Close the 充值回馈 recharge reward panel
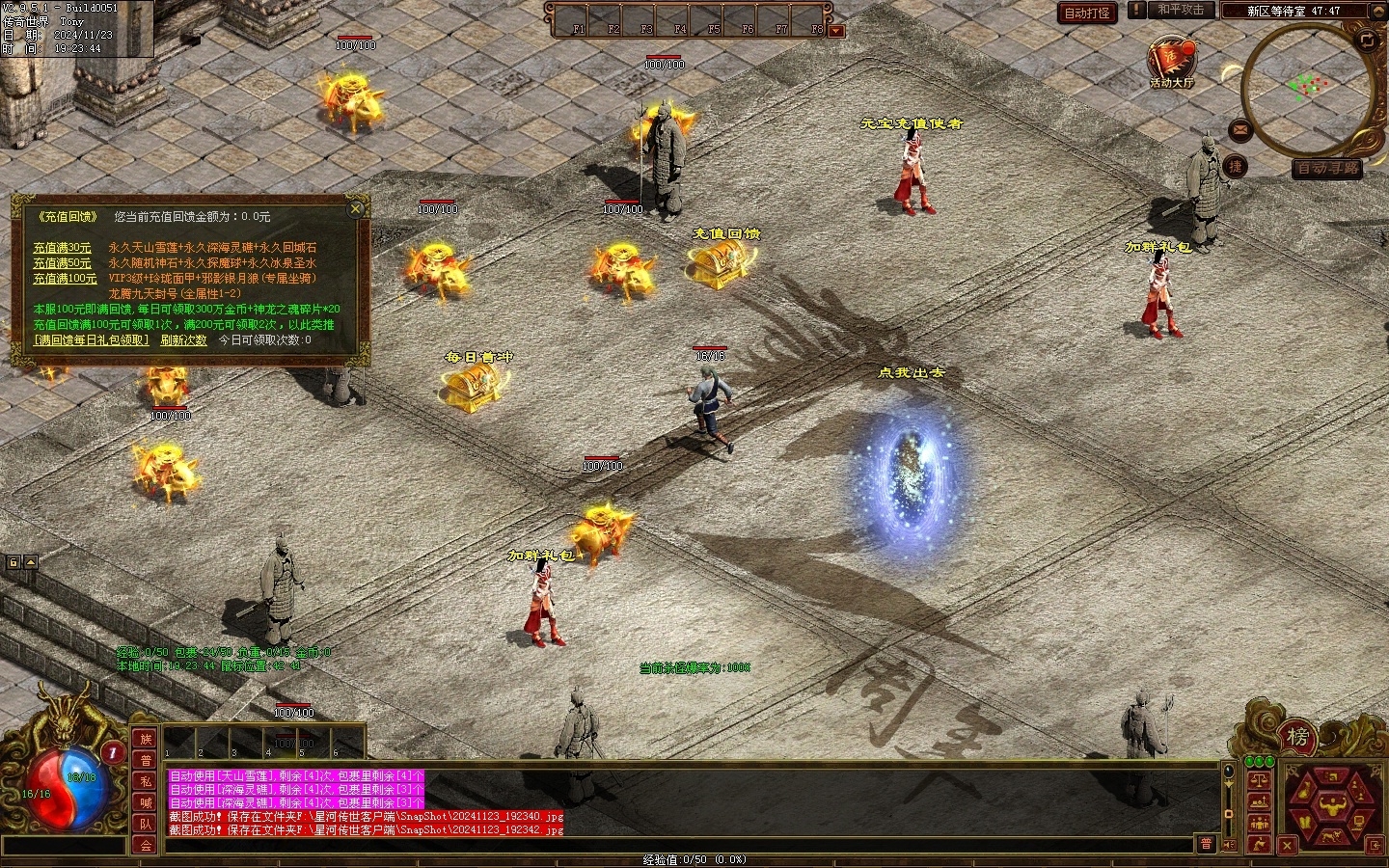The image size is (1389, 868). tap(356, 208)
